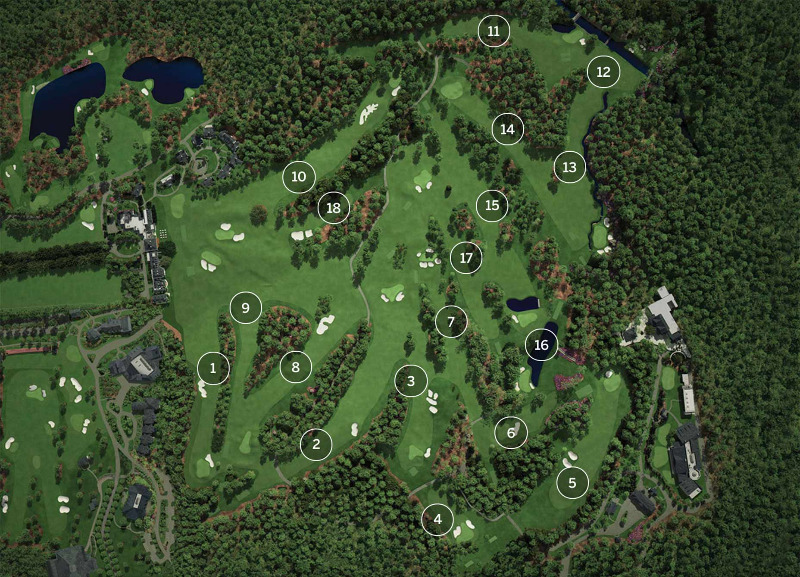Select hole 10 marker

coord(299,177)
